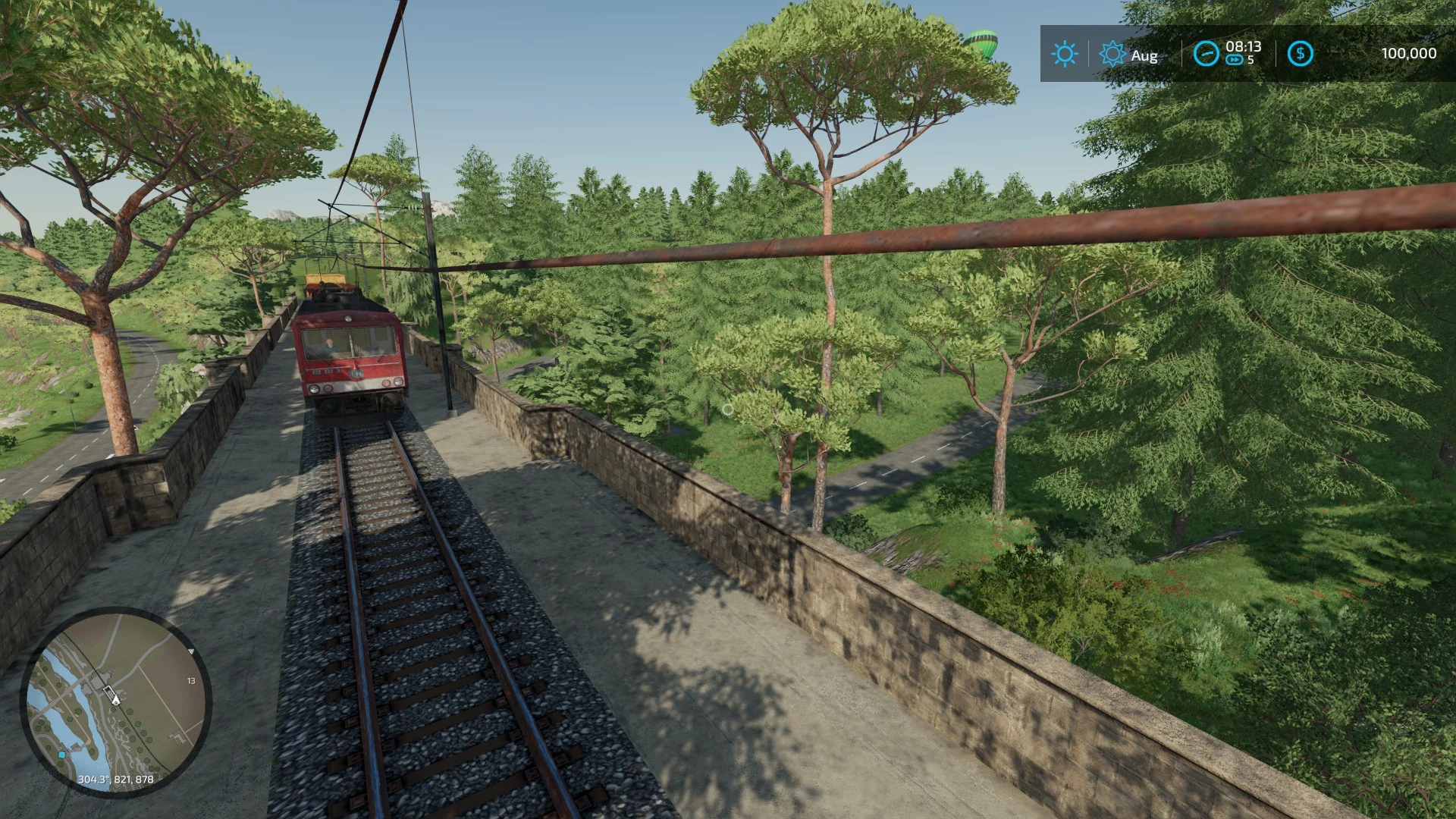Click the game clock icon
This screenshot has width=1456, height=819.
1206,54
